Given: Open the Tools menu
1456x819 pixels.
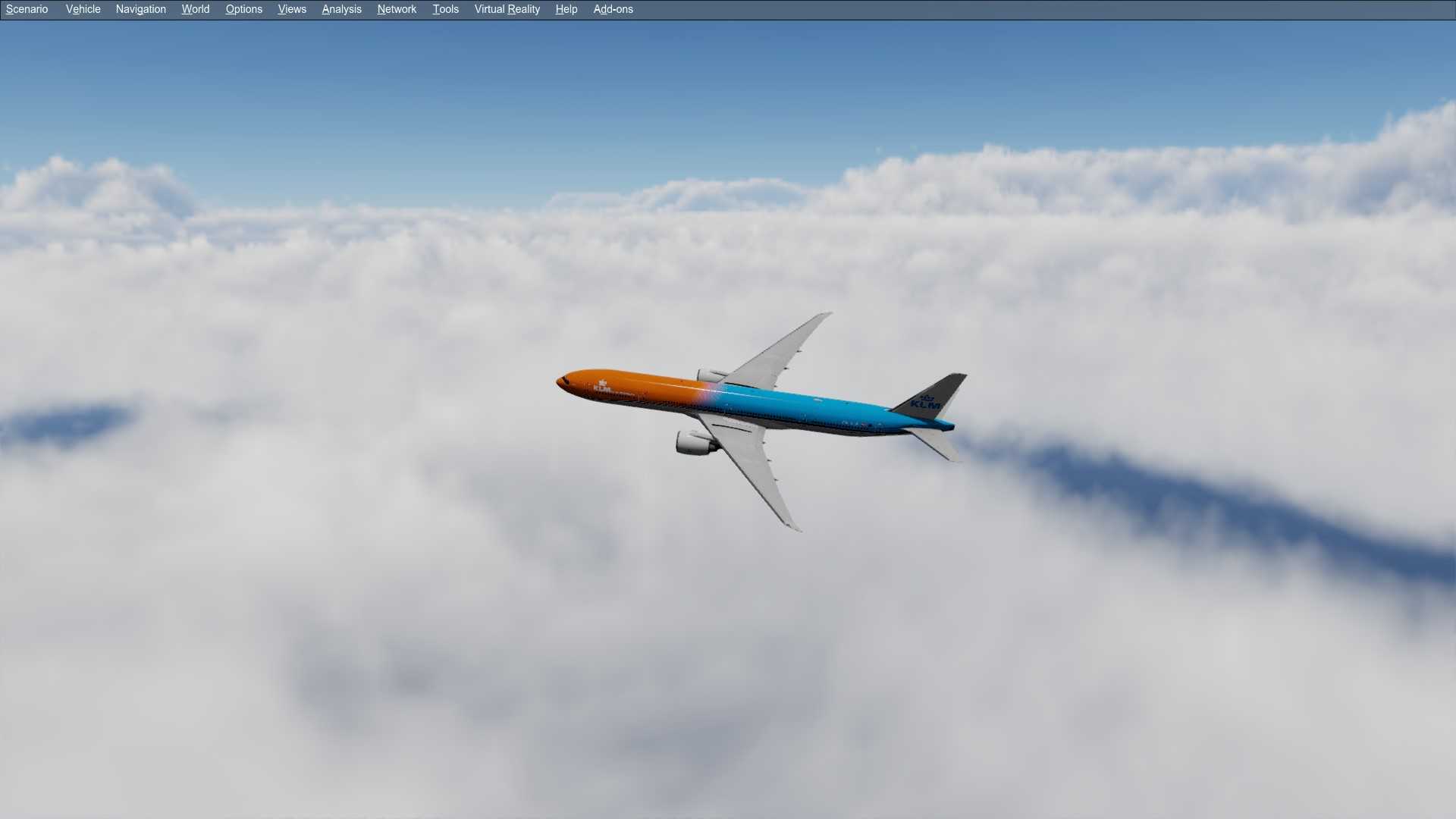Looking at the screenshot, I should click(x=445, y=9).
